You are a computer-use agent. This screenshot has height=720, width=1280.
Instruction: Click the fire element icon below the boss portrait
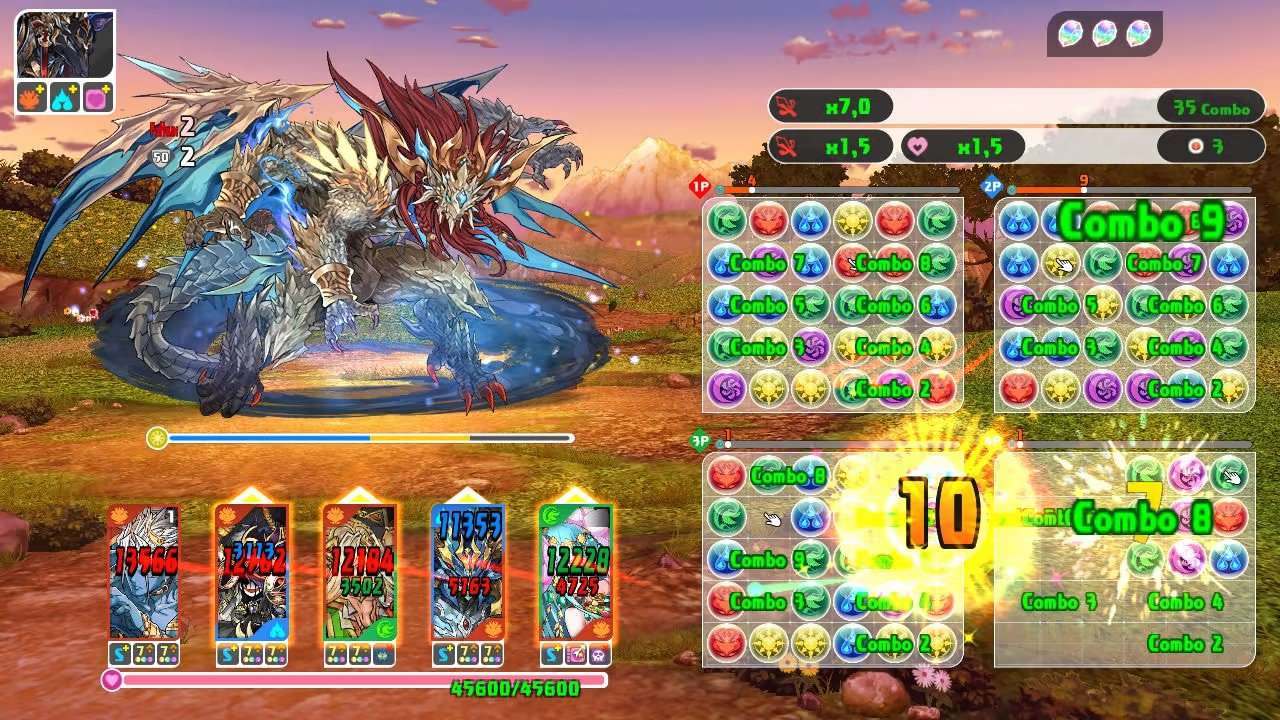30,97
